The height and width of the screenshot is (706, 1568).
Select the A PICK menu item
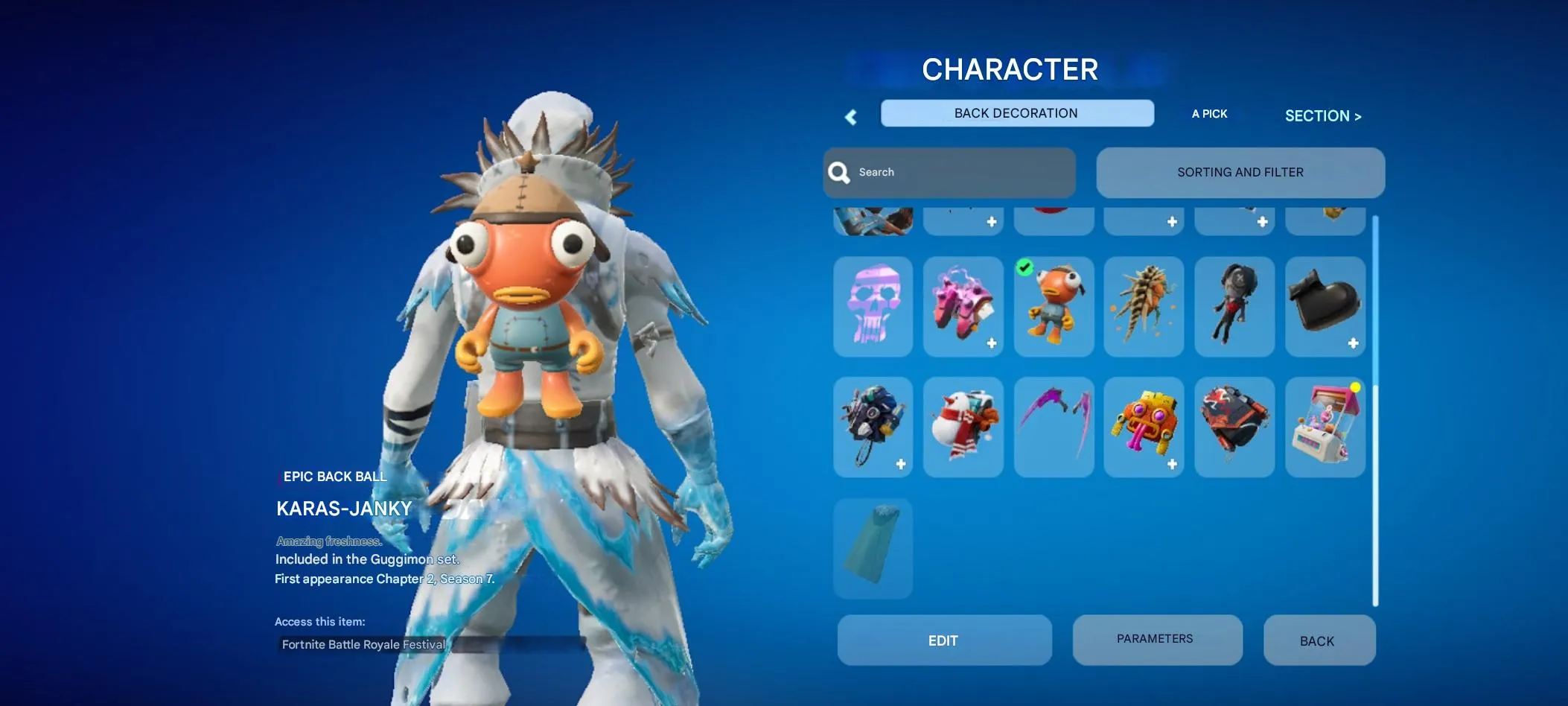coord(1208,113)
